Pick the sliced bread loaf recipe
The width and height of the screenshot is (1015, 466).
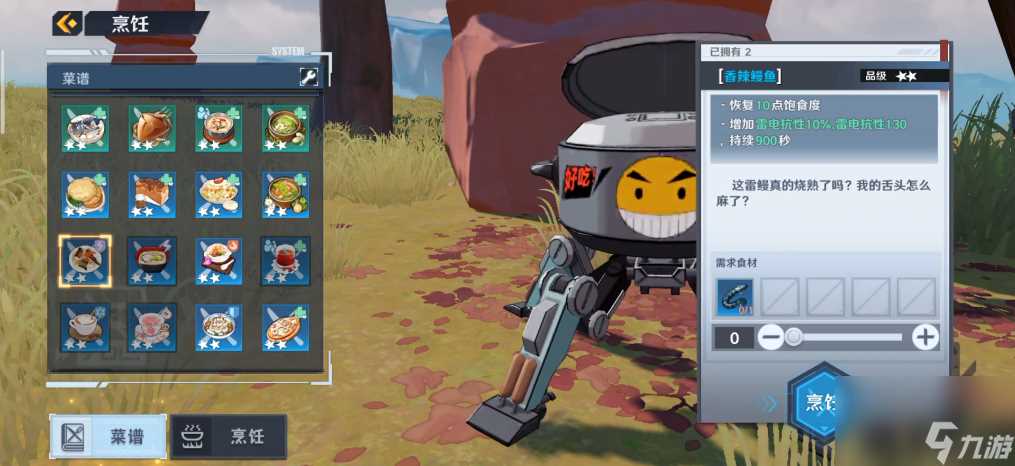pyautogui.click(x=152, y=194)
